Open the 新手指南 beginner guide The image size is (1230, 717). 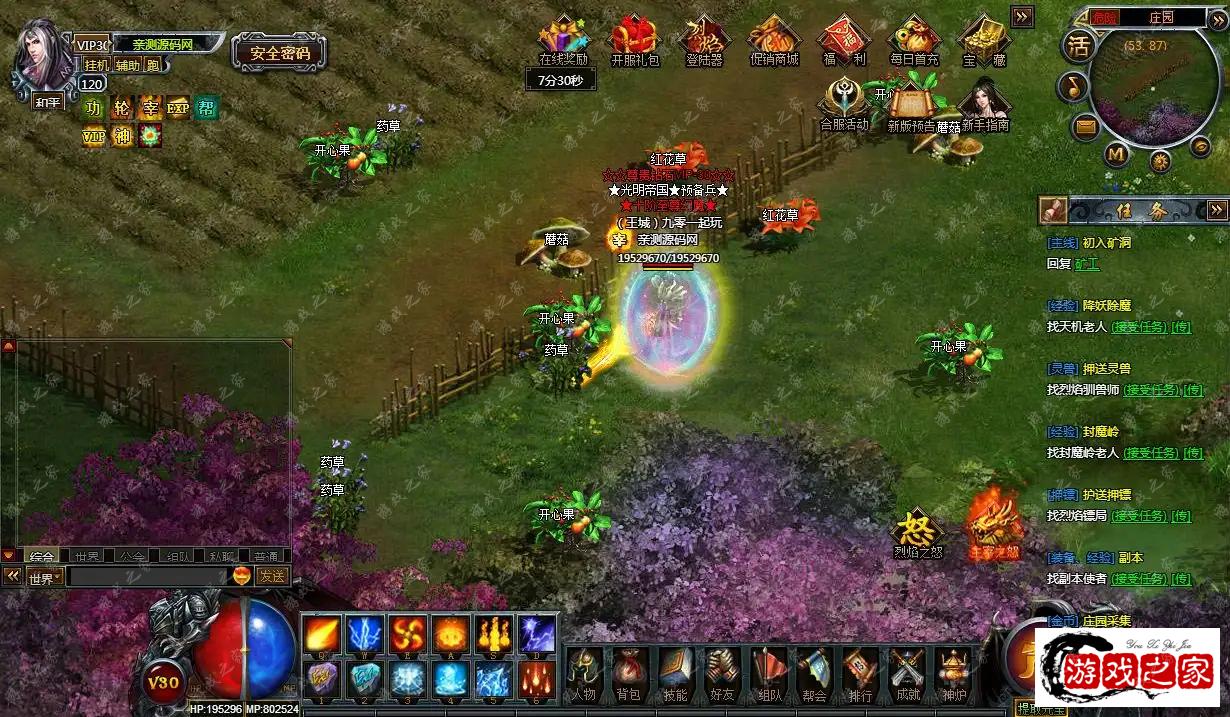(985, 106)
